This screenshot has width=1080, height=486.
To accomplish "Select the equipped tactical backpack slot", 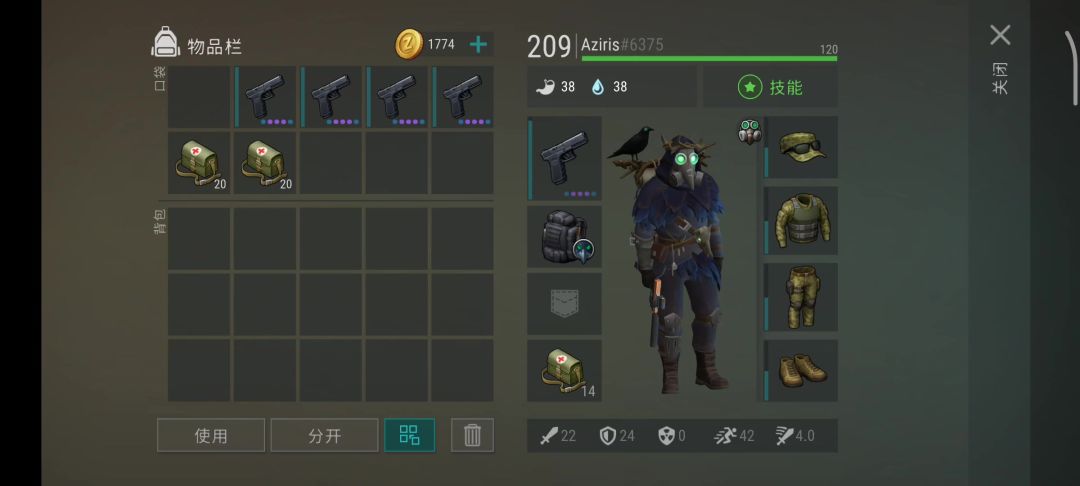I will 565,236.
